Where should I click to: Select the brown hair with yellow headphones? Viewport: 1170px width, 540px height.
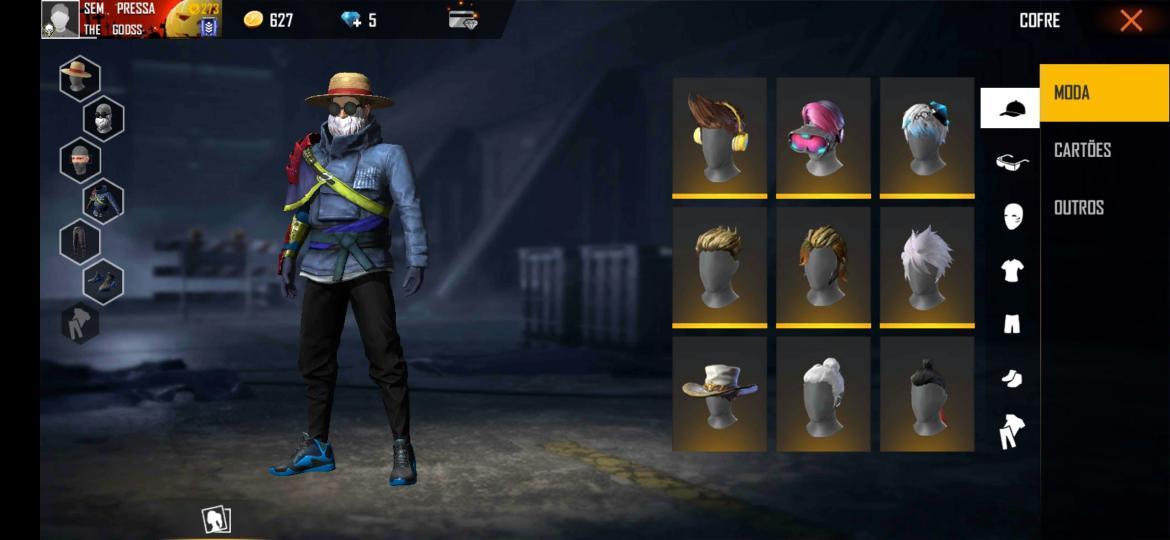click(719, 136)
